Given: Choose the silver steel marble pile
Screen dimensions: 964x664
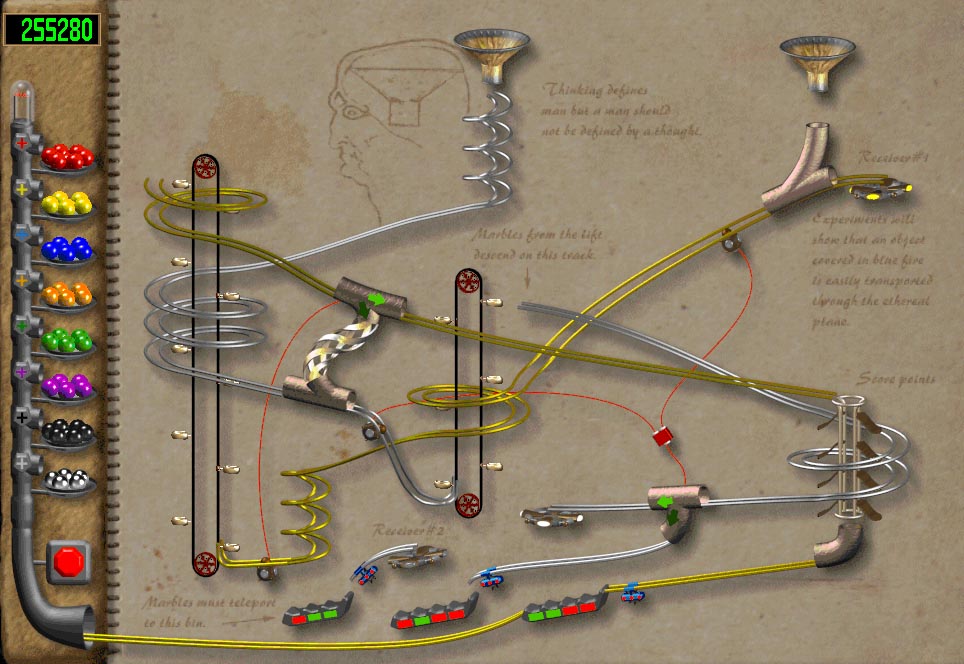Looking at the screenshot, I should click(x=68, y=479).
